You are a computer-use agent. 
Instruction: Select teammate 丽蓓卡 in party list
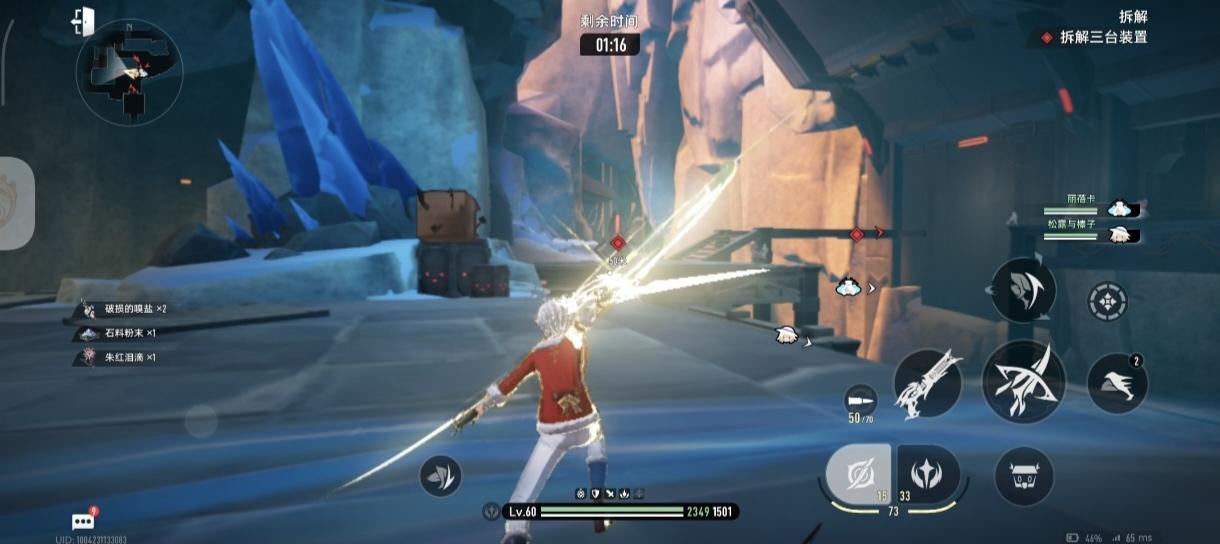(x=1092, y=207)
